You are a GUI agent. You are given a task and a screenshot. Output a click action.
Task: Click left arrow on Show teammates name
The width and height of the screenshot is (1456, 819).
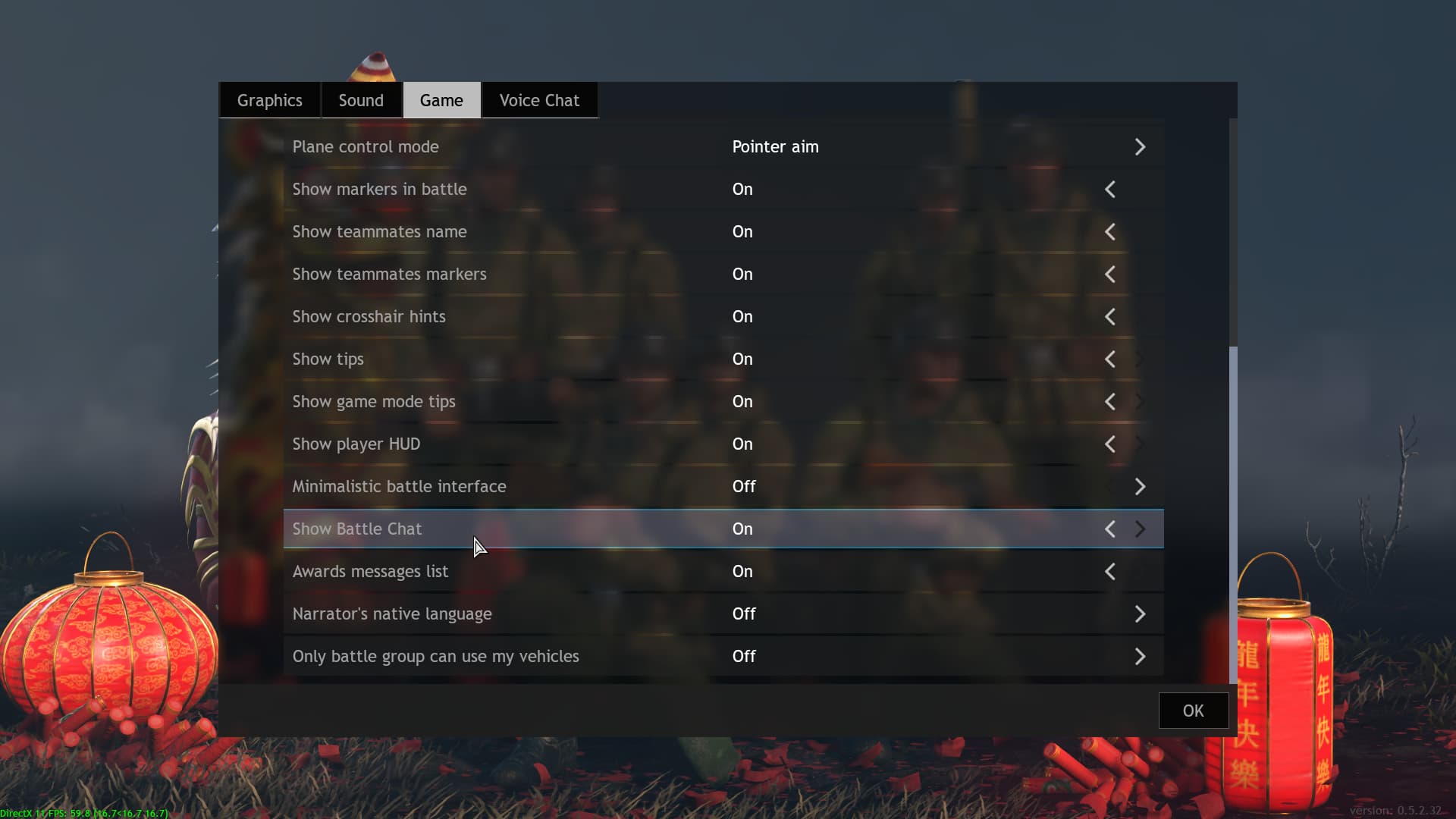click(1110, 231)
